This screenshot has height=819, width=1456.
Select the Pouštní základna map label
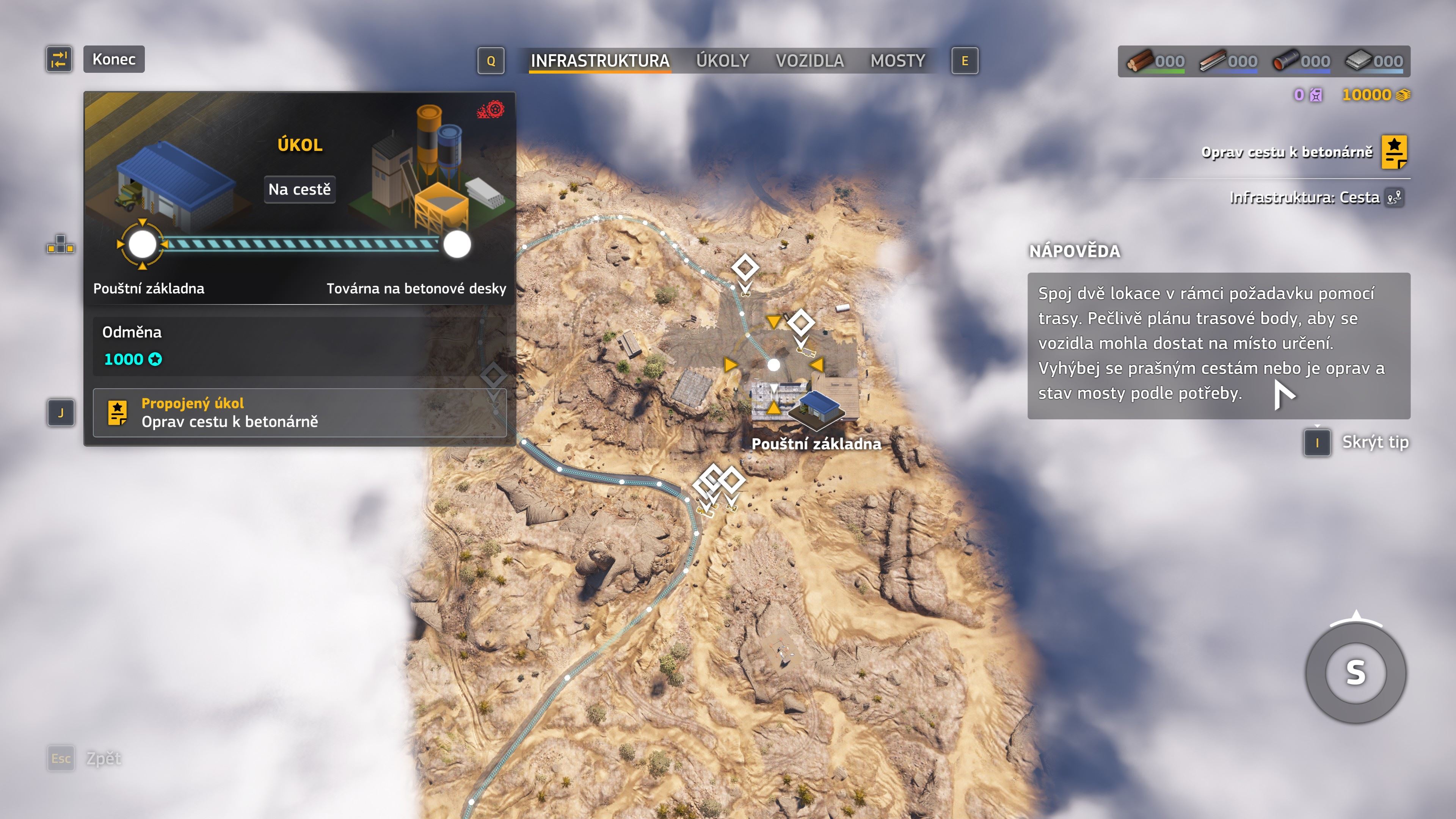point(816,444)
